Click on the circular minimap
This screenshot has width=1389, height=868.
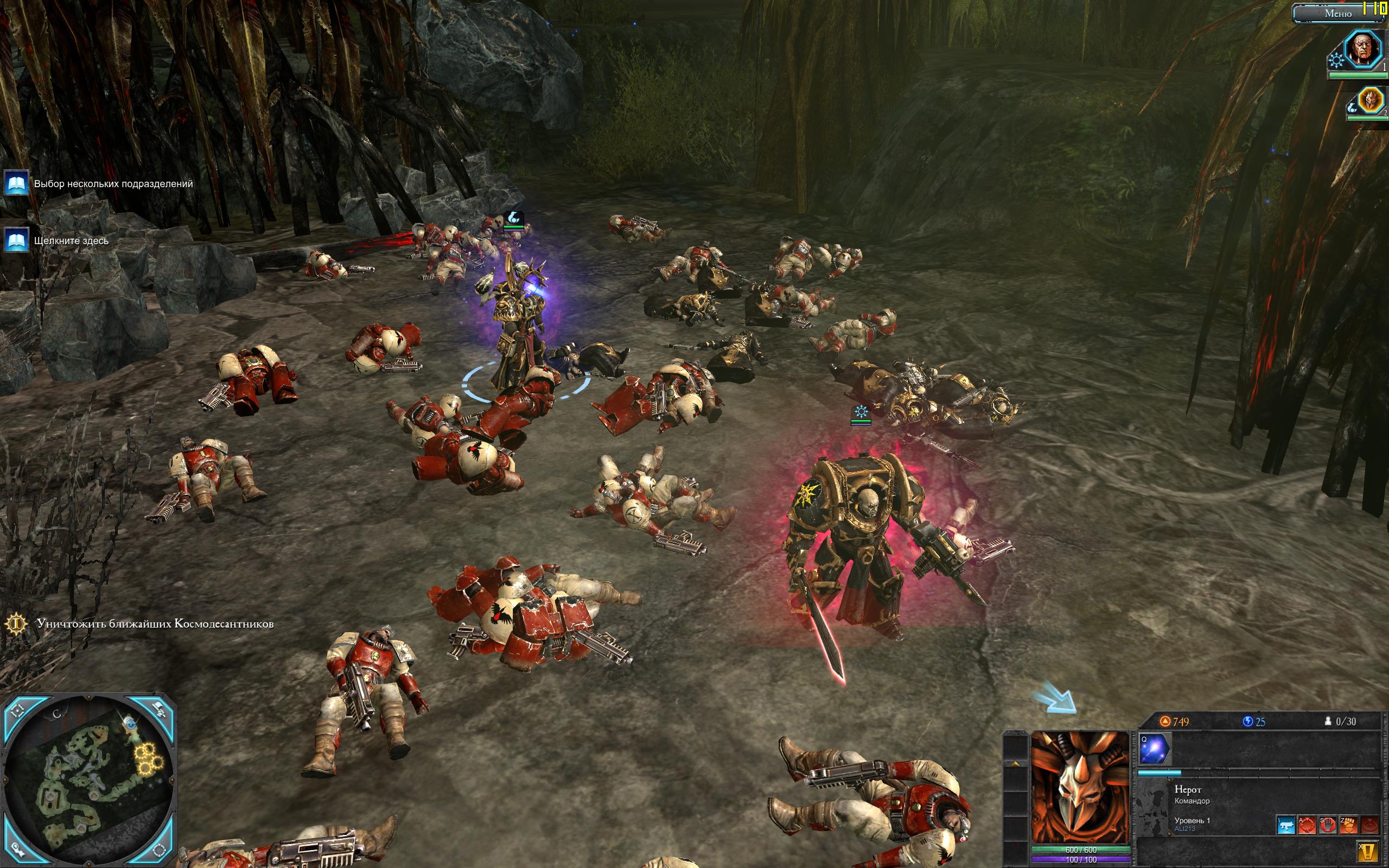click(89, 782)
